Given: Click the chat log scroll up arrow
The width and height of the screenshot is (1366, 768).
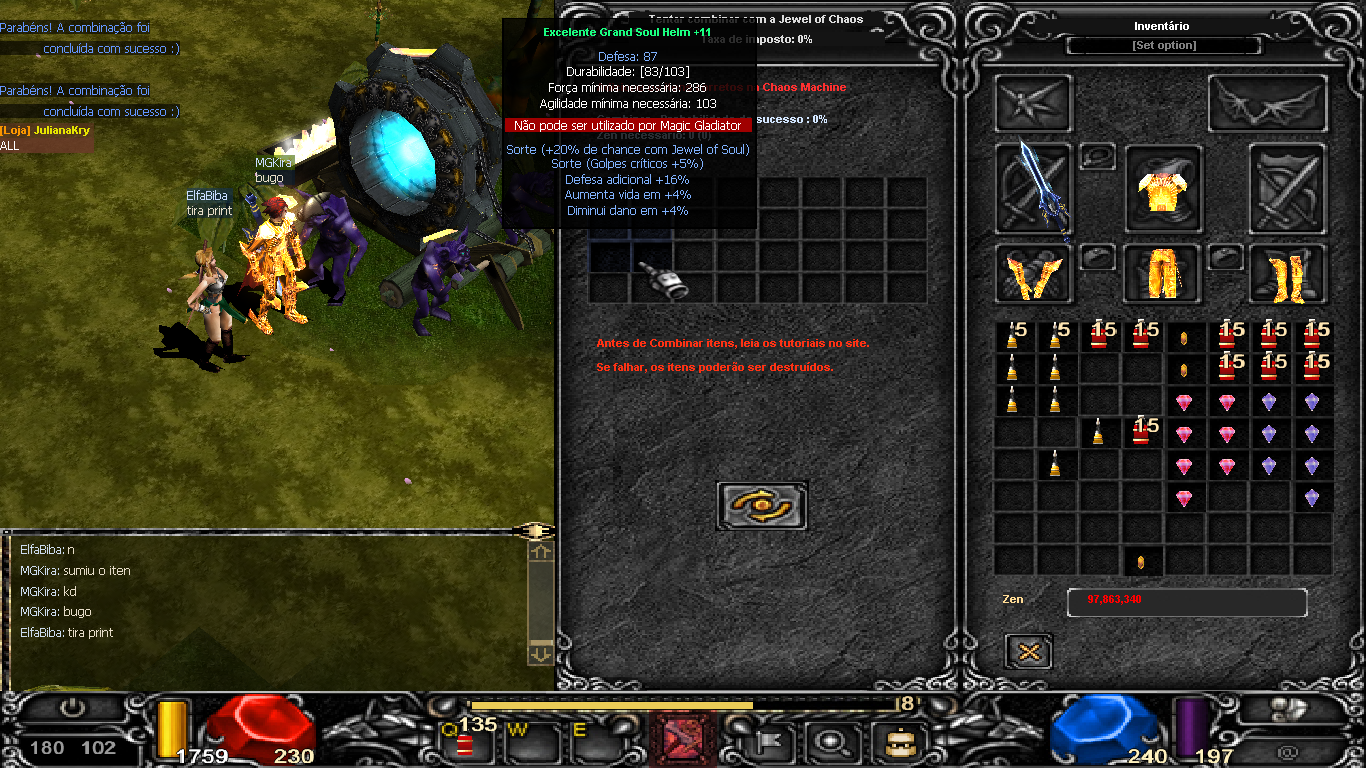Looking at the screenshot, I should [x=540, y=551].
